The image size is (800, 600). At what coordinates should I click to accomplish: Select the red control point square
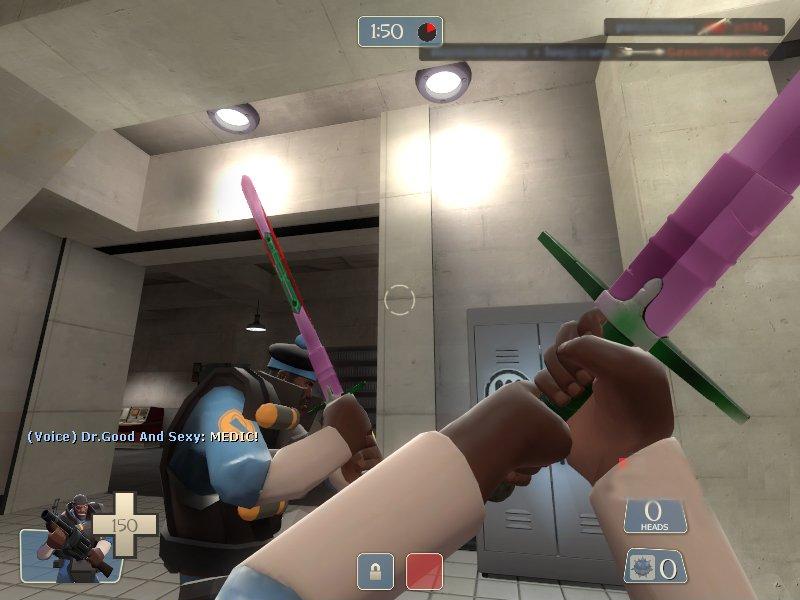pos(423,572)
